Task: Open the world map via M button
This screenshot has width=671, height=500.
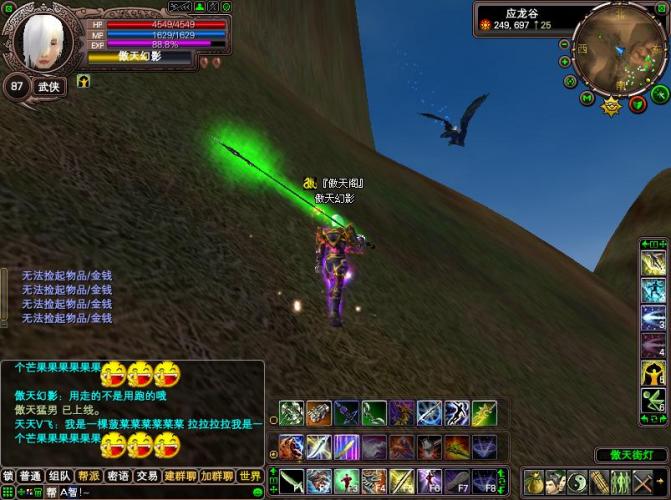Action: (x=587, y=98)
